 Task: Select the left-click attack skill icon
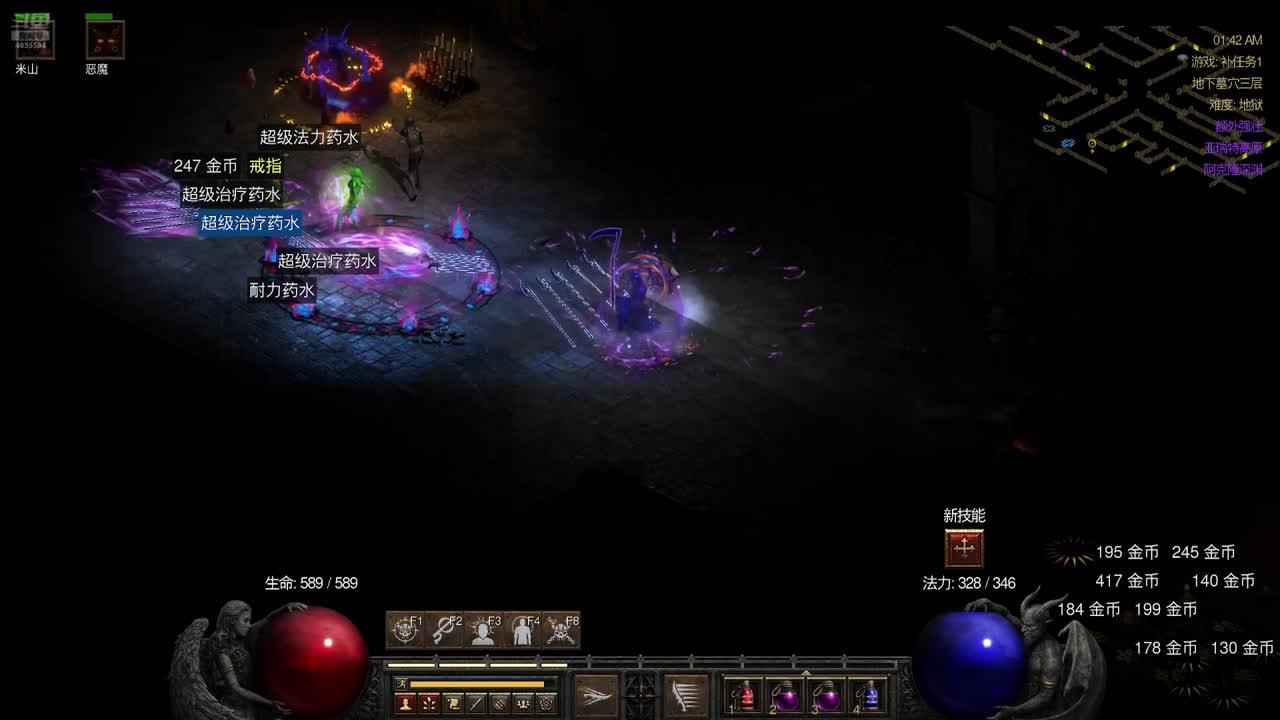(x=596, y=694)
